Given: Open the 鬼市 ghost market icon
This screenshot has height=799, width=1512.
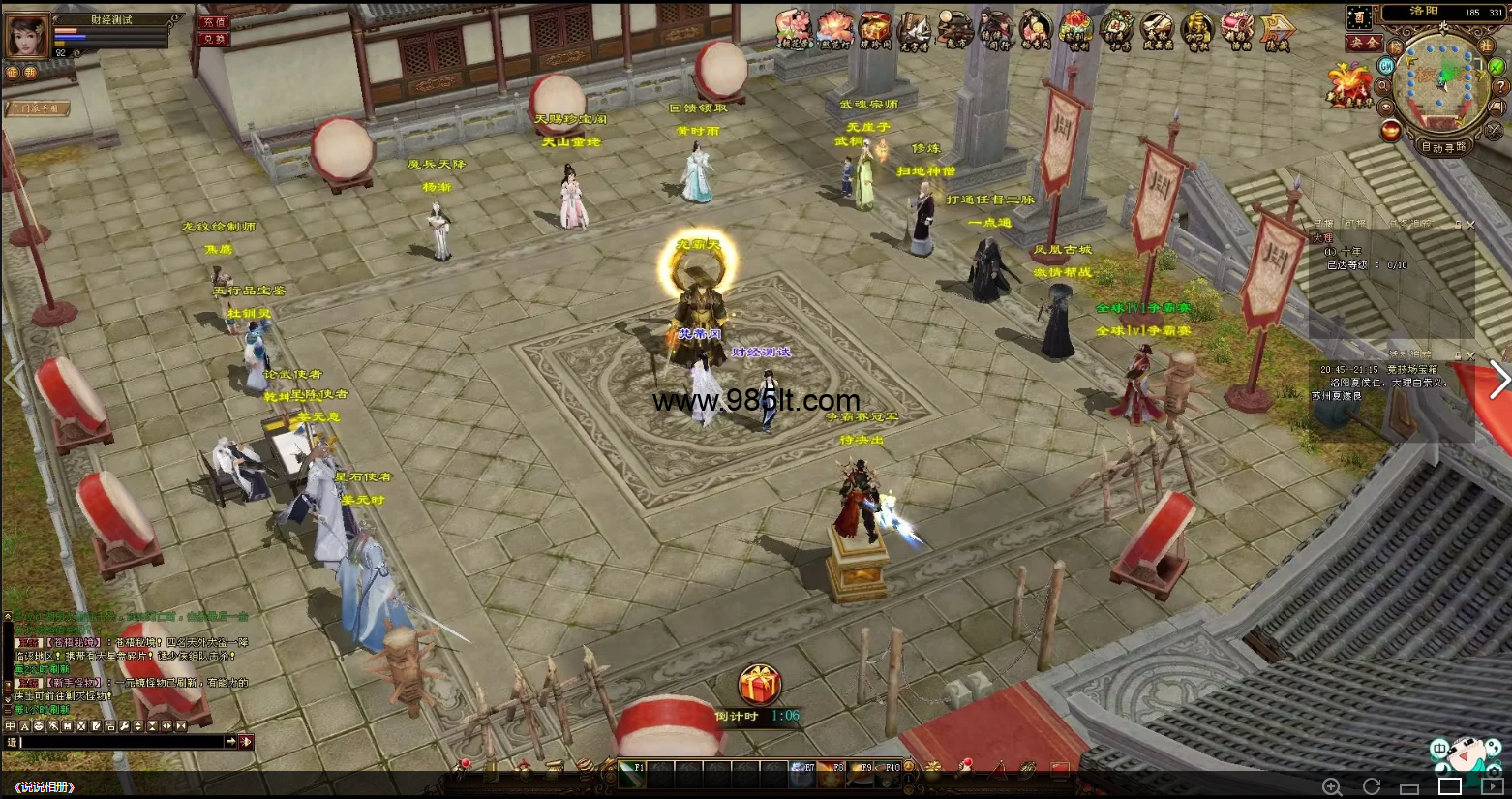Looking at the screenshot, I should (954, 30).
